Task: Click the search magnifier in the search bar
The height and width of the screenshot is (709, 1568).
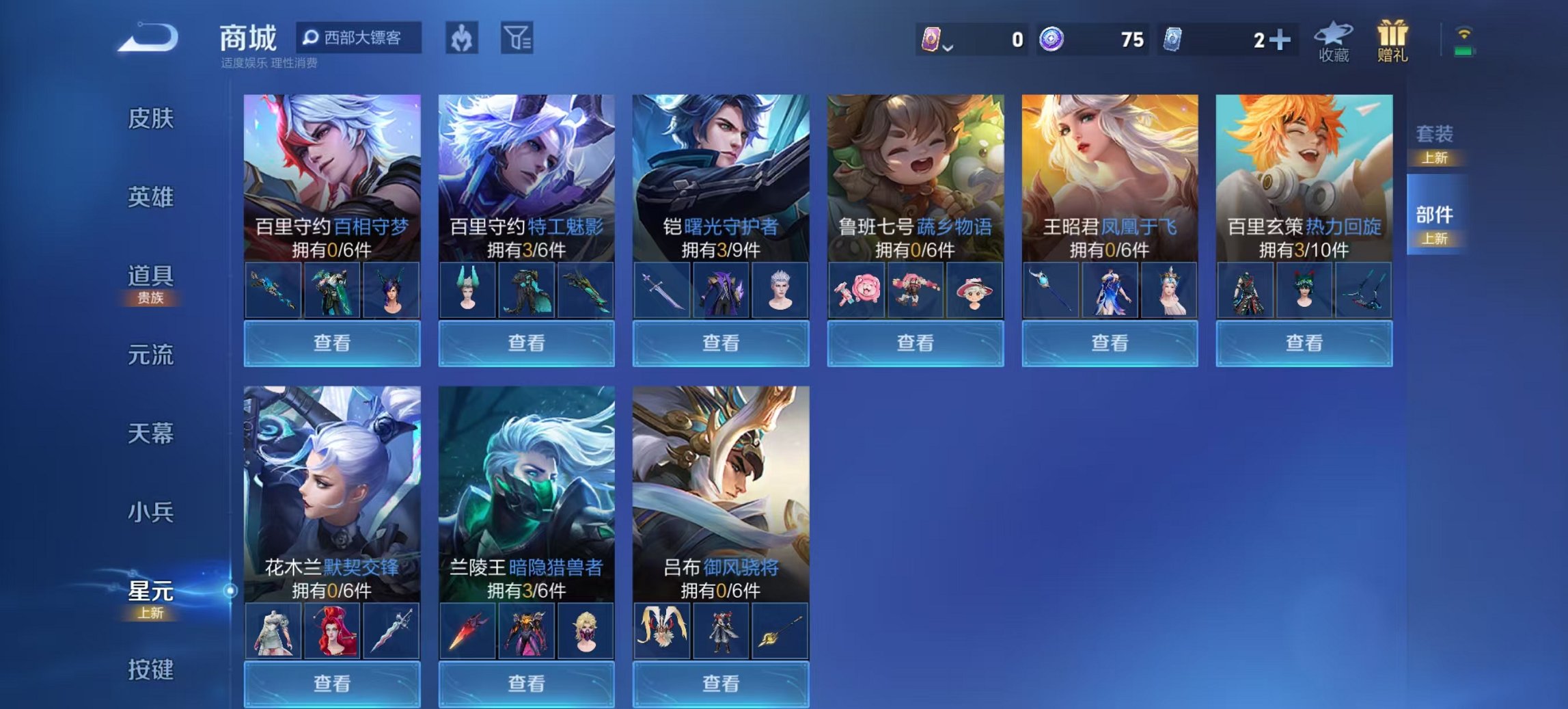Action: [x=312, y=39]
